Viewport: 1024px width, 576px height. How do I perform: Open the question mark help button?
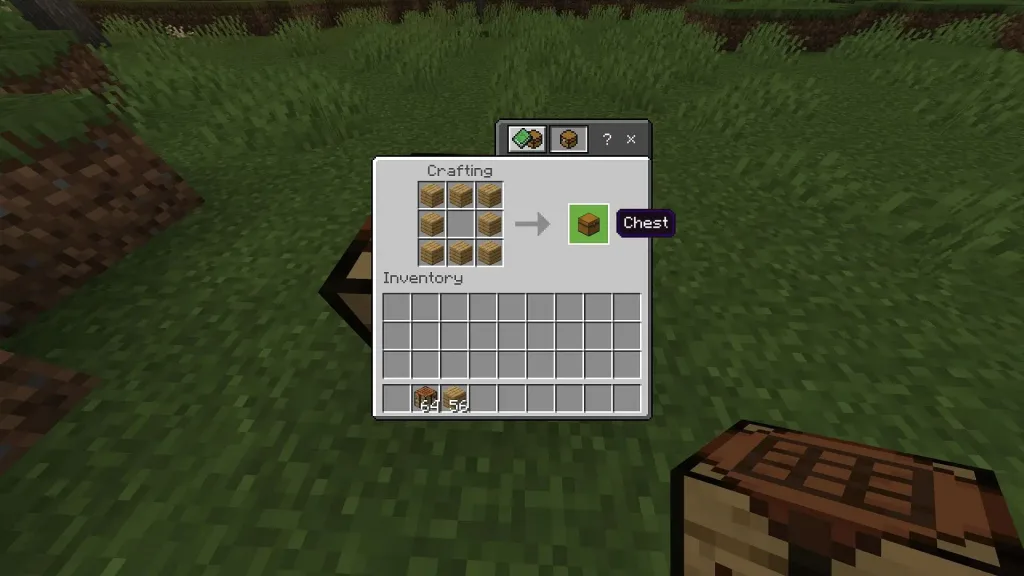pos(606,140)
